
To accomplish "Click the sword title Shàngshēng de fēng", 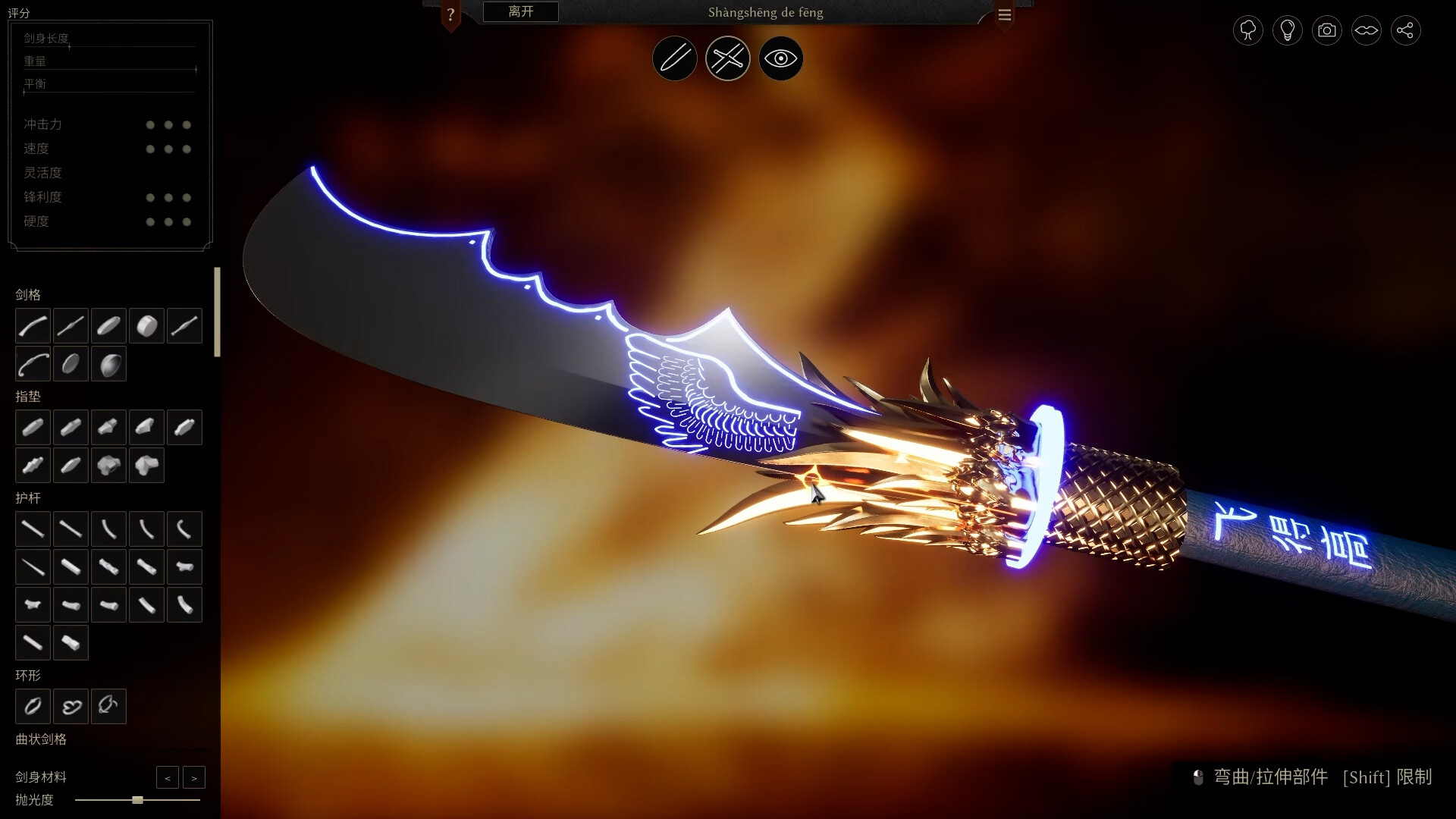I will tap(765, 12).
